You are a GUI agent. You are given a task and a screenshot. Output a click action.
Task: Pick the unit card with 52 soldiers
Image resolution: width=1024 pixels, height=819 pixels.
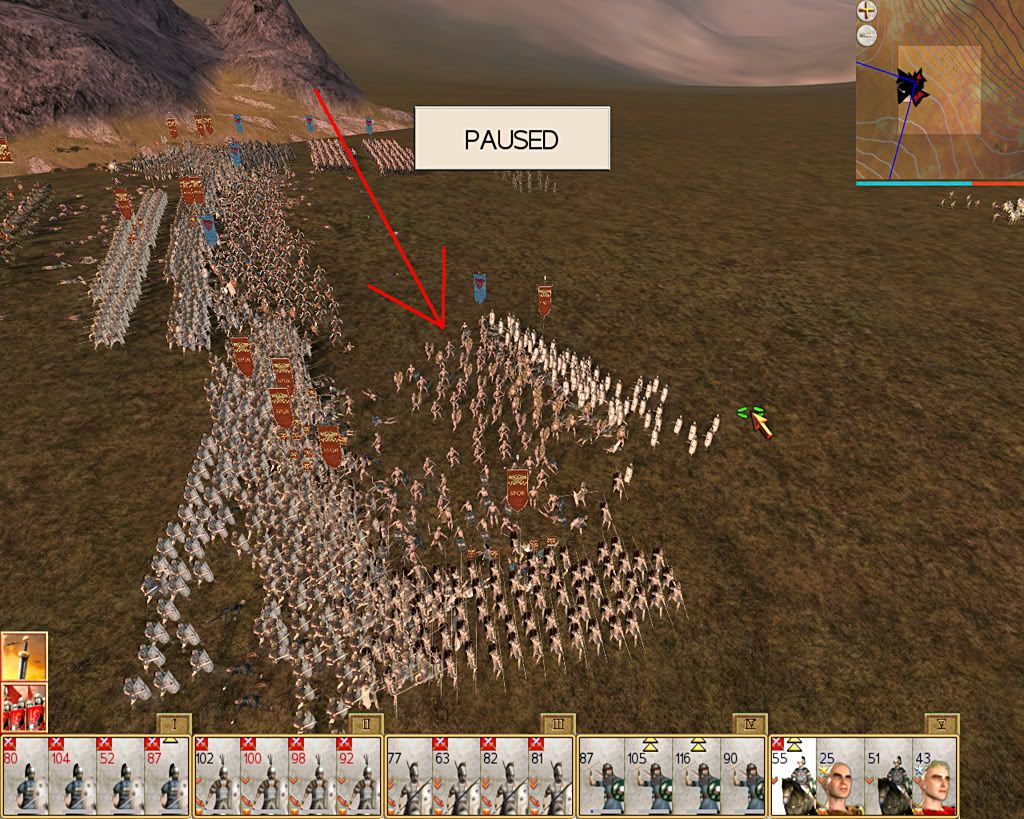[120, 776]
